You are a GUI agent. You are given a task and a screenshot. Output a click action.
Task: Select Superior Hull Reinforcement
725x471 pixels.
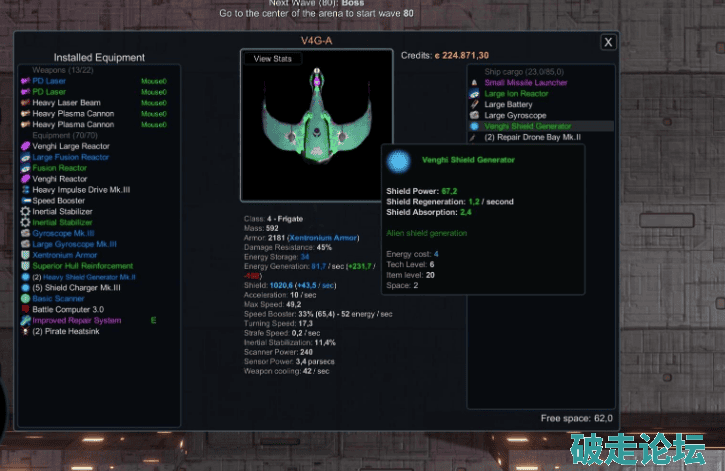pos(82,266)
